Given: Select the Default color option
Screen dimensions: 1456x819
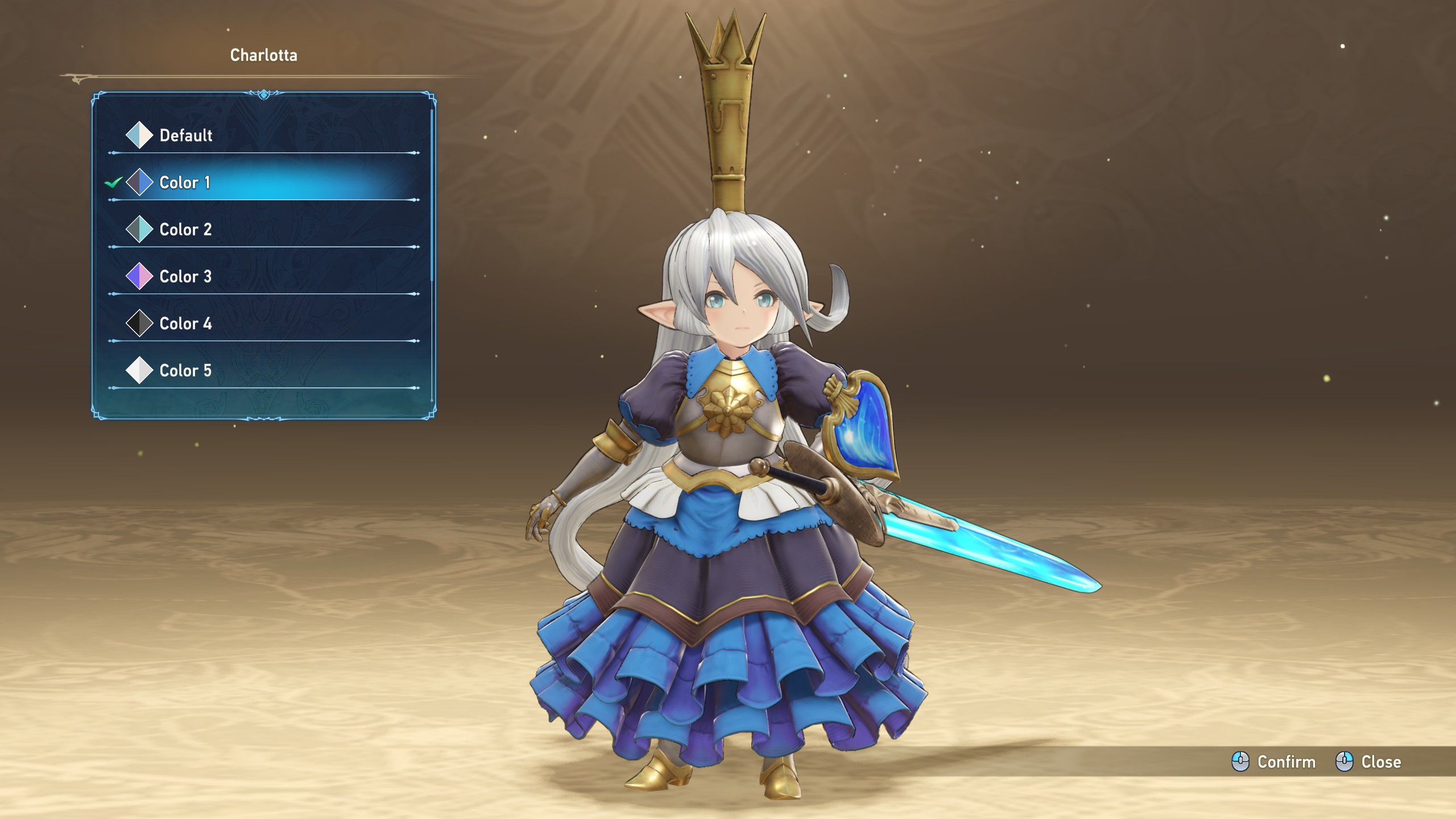Looking at the screenshot, I should pyautogui.click(x=186, y=135).
